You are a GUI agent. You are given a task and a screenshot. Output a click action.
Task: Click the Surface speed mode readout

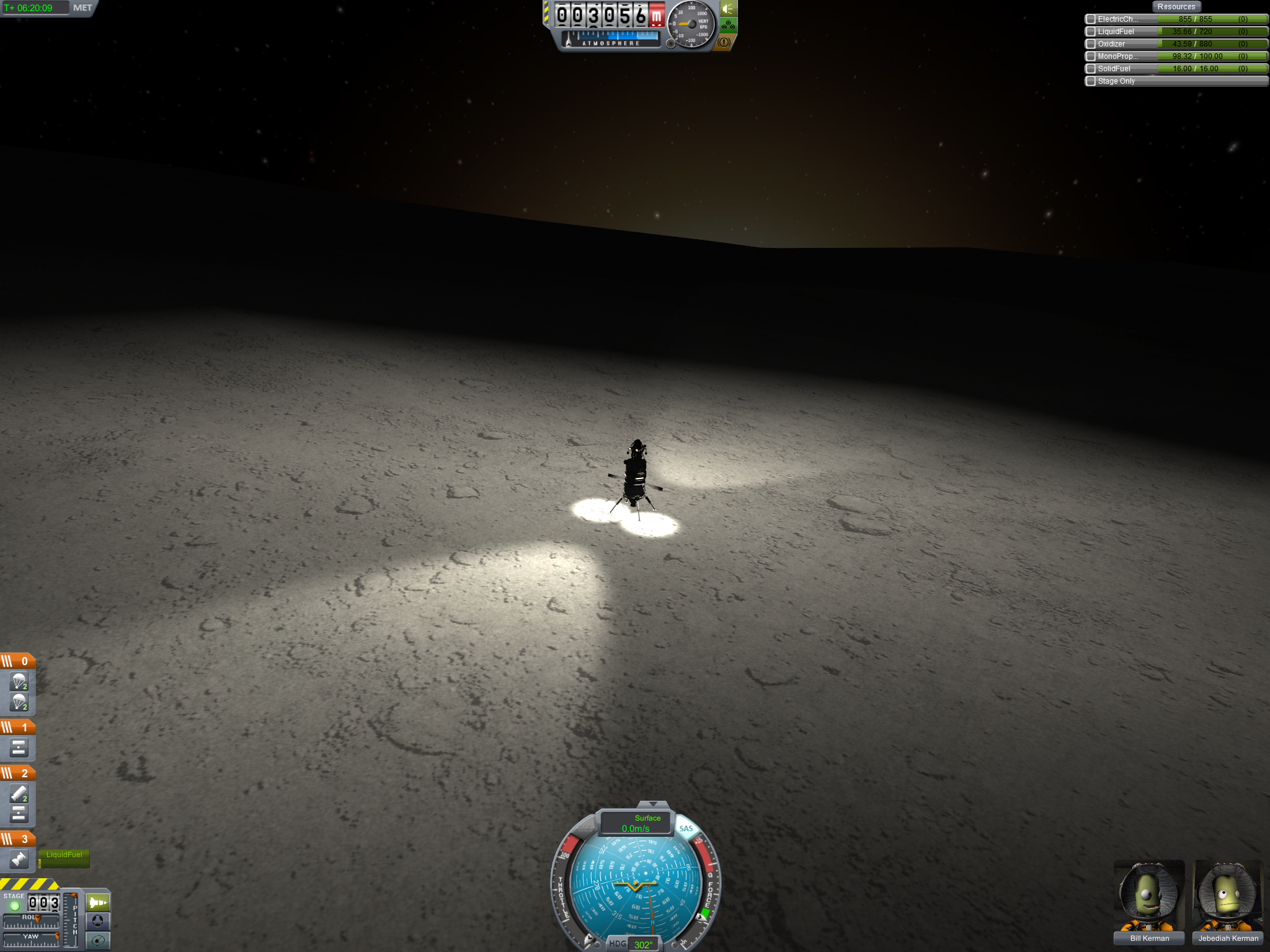(x=636, y=824)
